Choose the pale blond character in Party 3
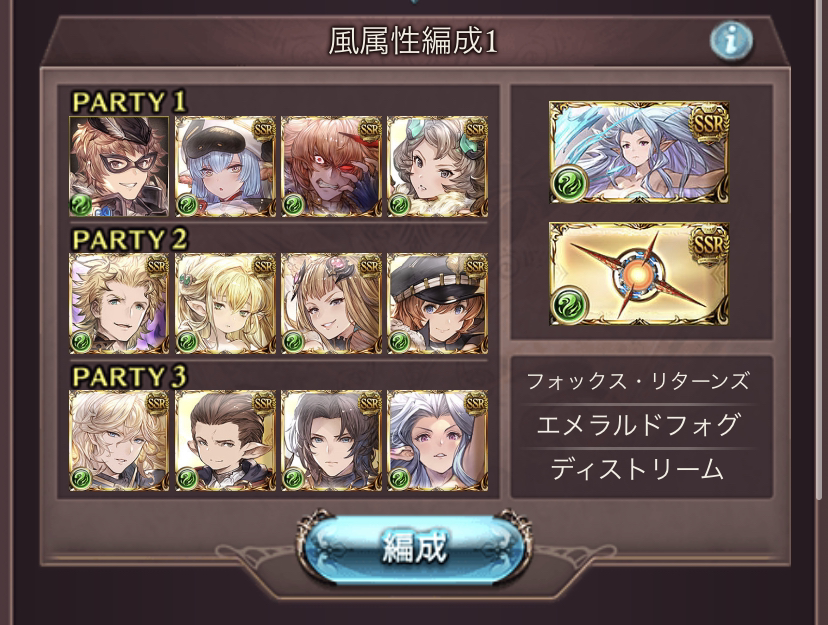828x625 pixels. tap(119, 440)
